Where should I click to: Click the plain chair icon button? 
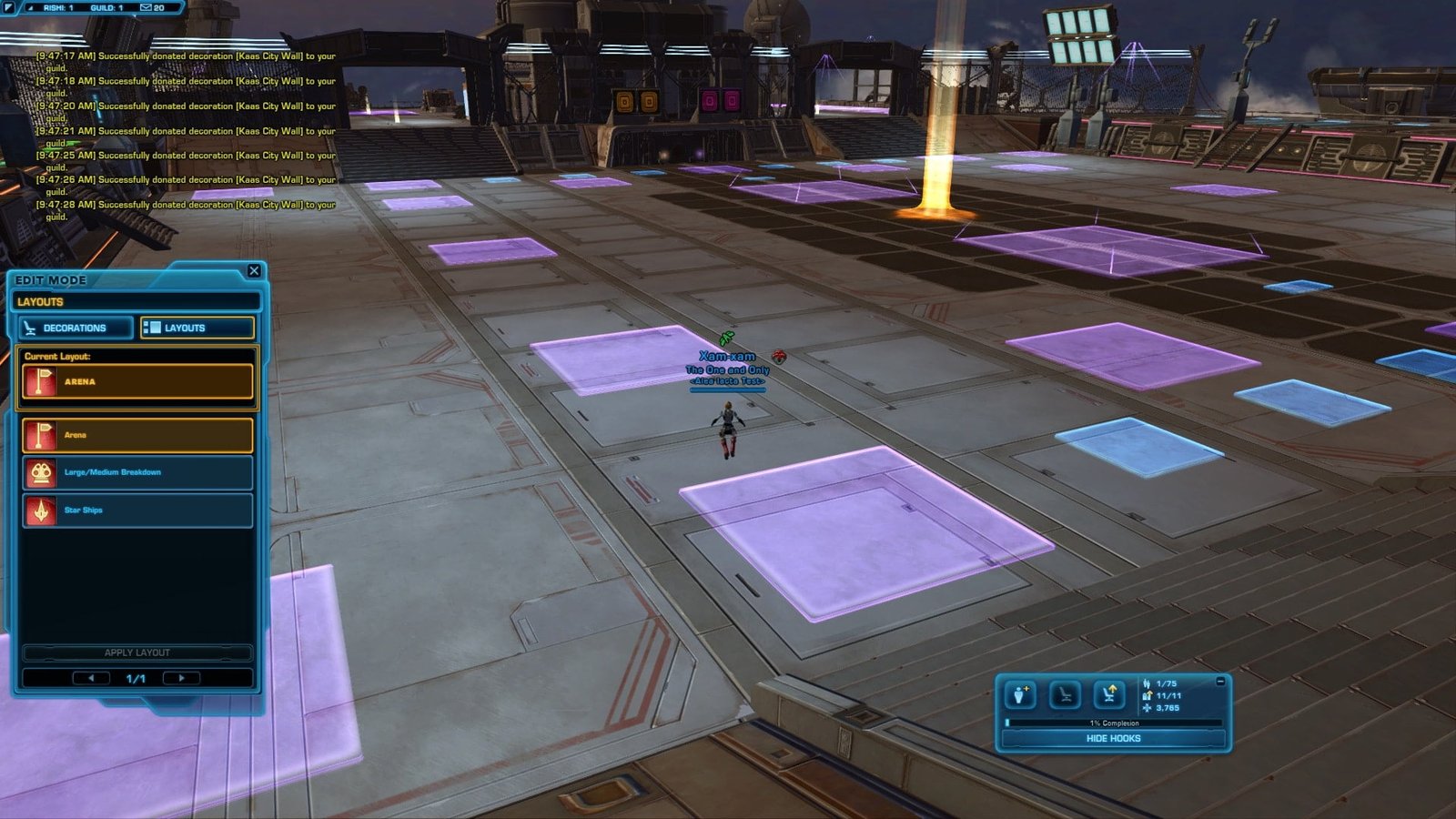tap(1065, 696)
